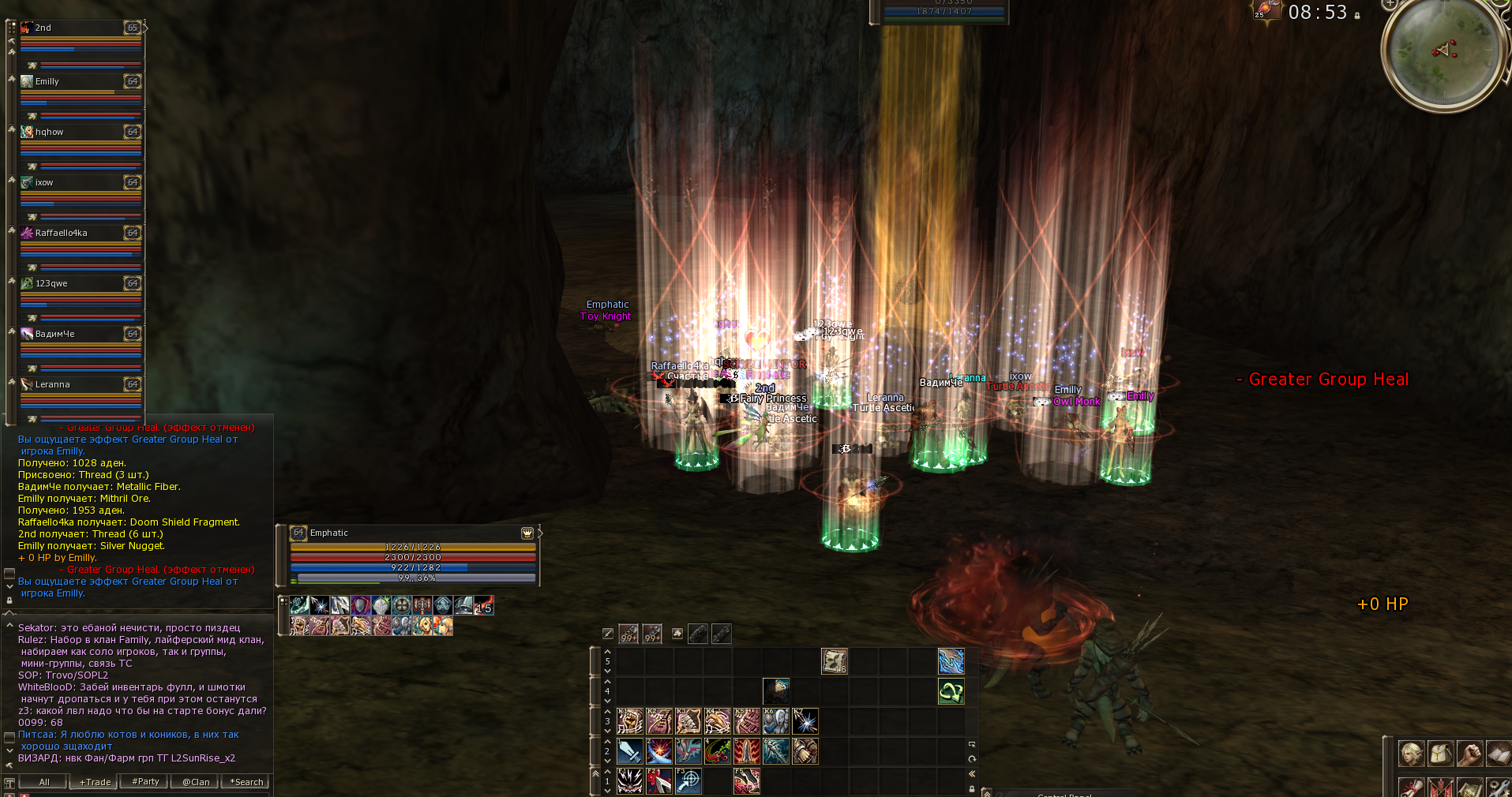Open the character face menu icon
The height and width of the screenshot is (797, 1512).
1411,754
